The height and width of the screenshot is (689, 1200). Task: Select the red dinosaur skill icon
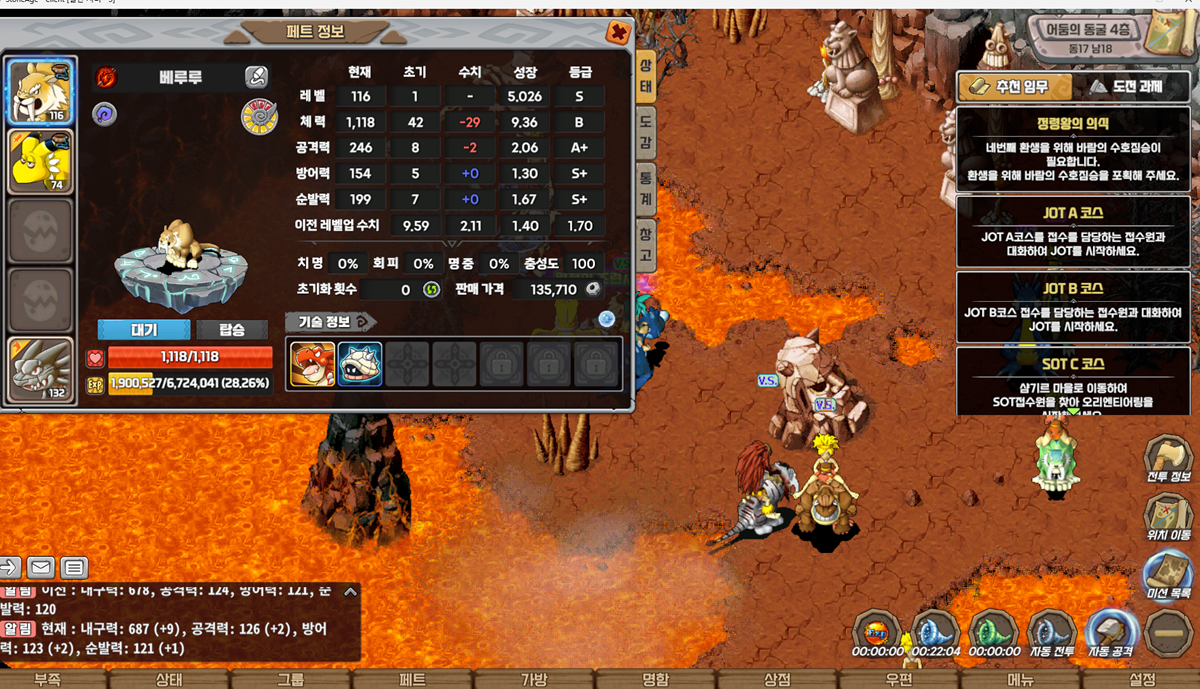pos(312,363)
